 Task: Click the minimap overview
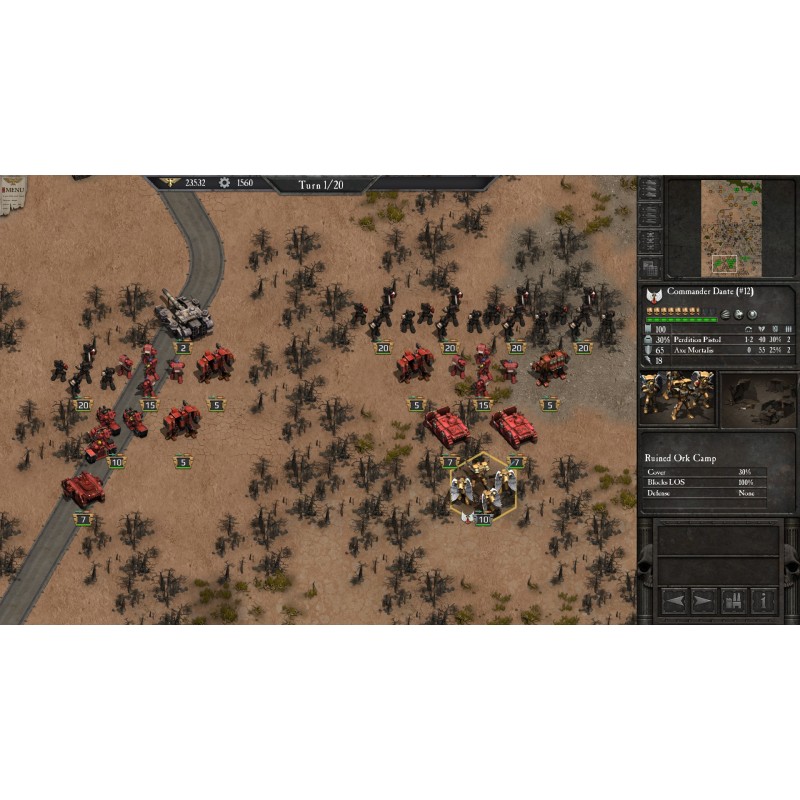click(731, 228)
